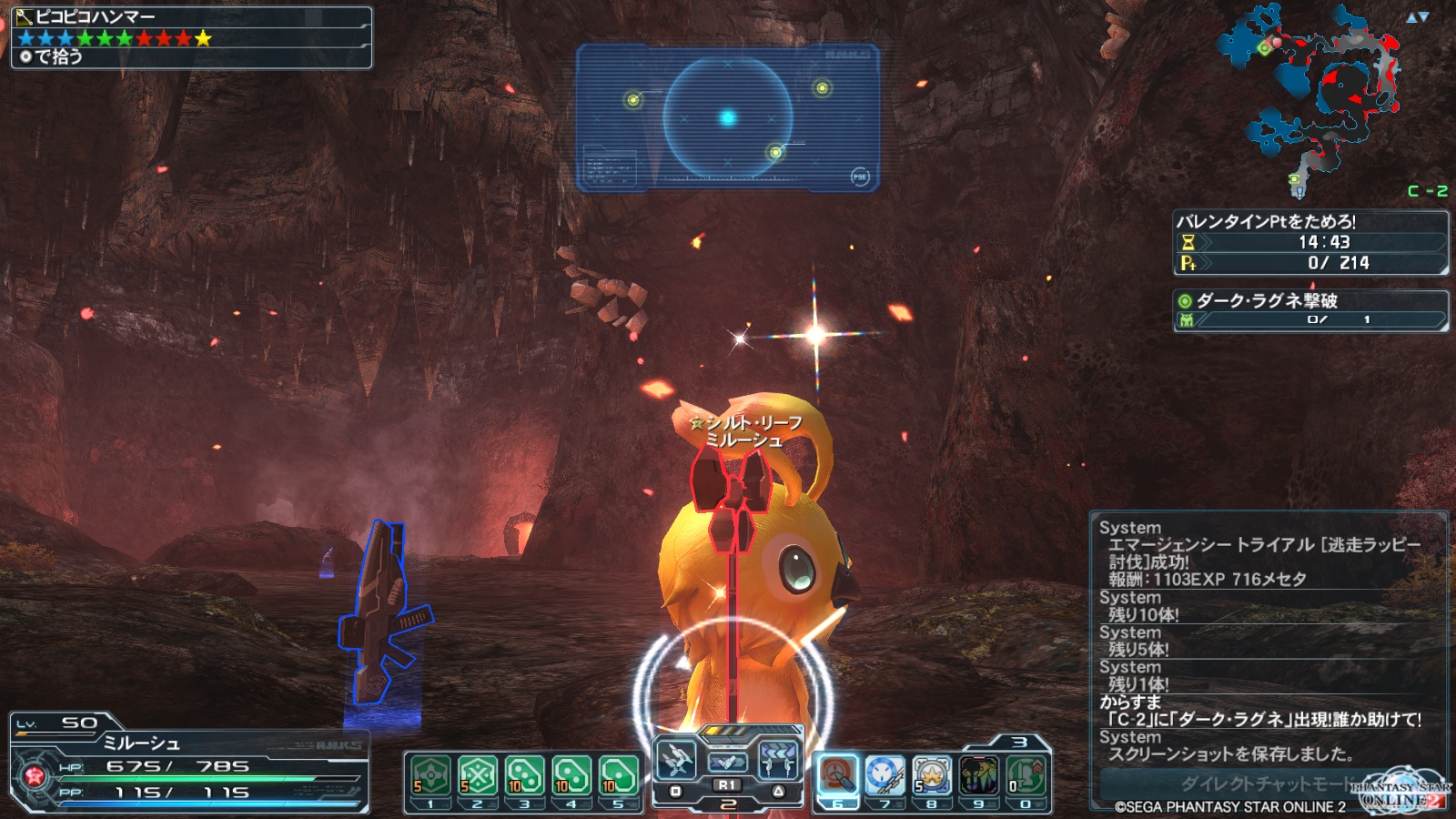
Task: Select the triple chevron weapon action icon
Action: pos(778,758)
